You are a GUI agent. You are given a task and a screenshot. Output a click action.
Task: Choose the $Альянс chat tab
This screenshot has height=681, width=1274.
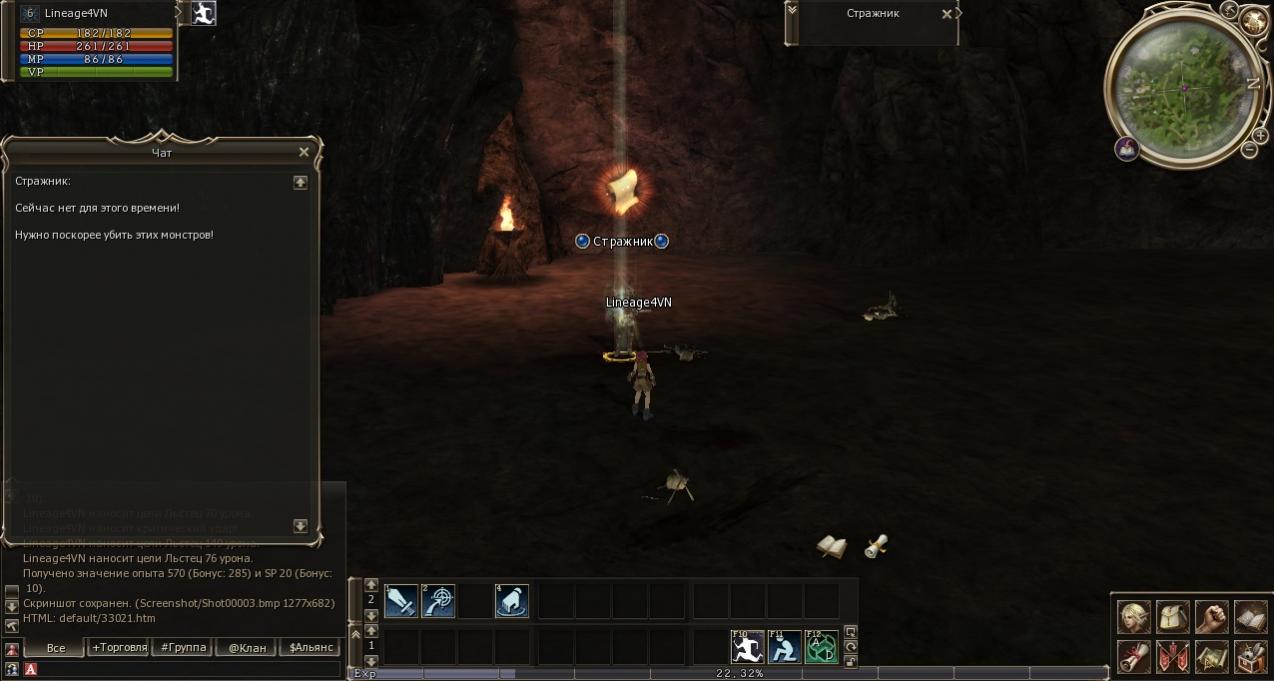pos(311,648)
